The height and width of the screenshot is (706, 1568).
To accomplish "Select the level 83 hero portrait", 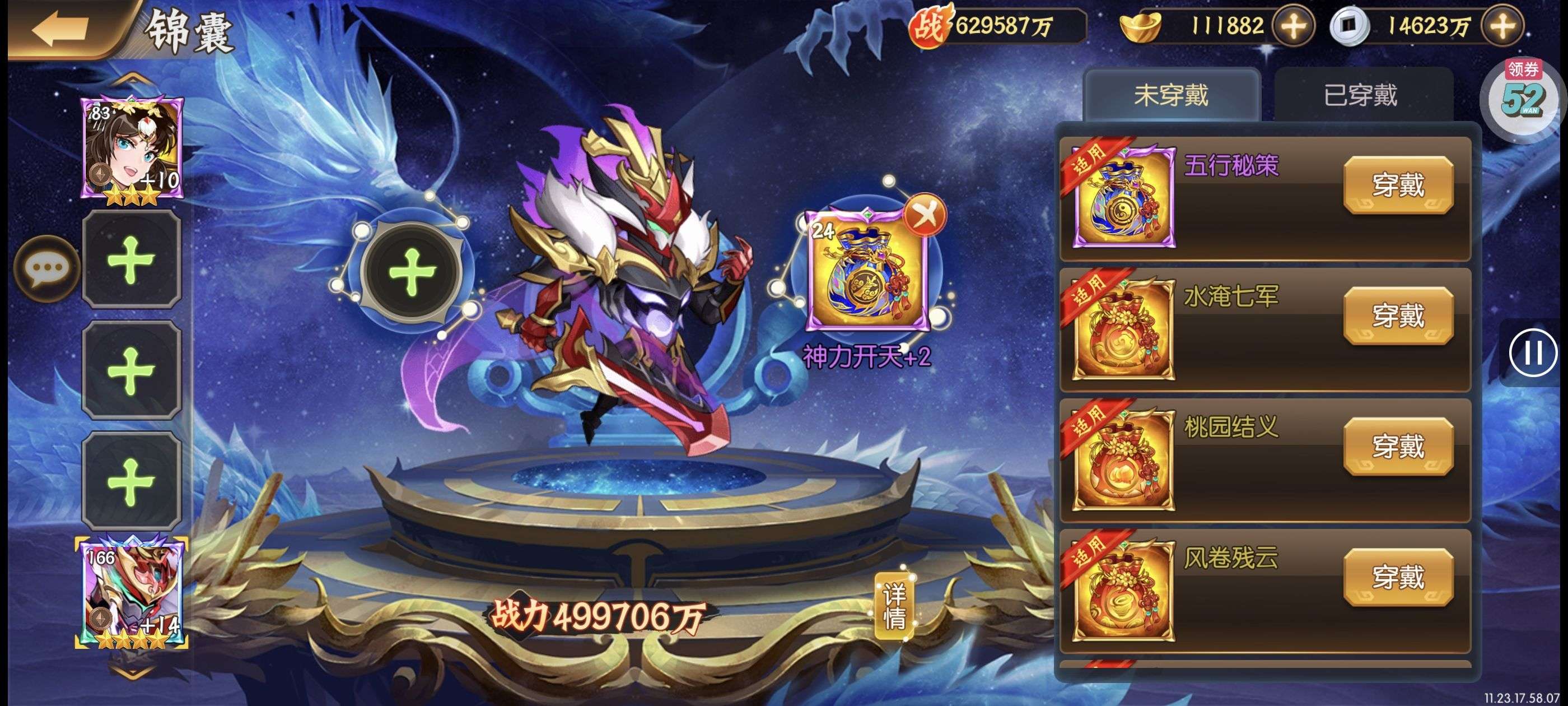I will (132, 149).
